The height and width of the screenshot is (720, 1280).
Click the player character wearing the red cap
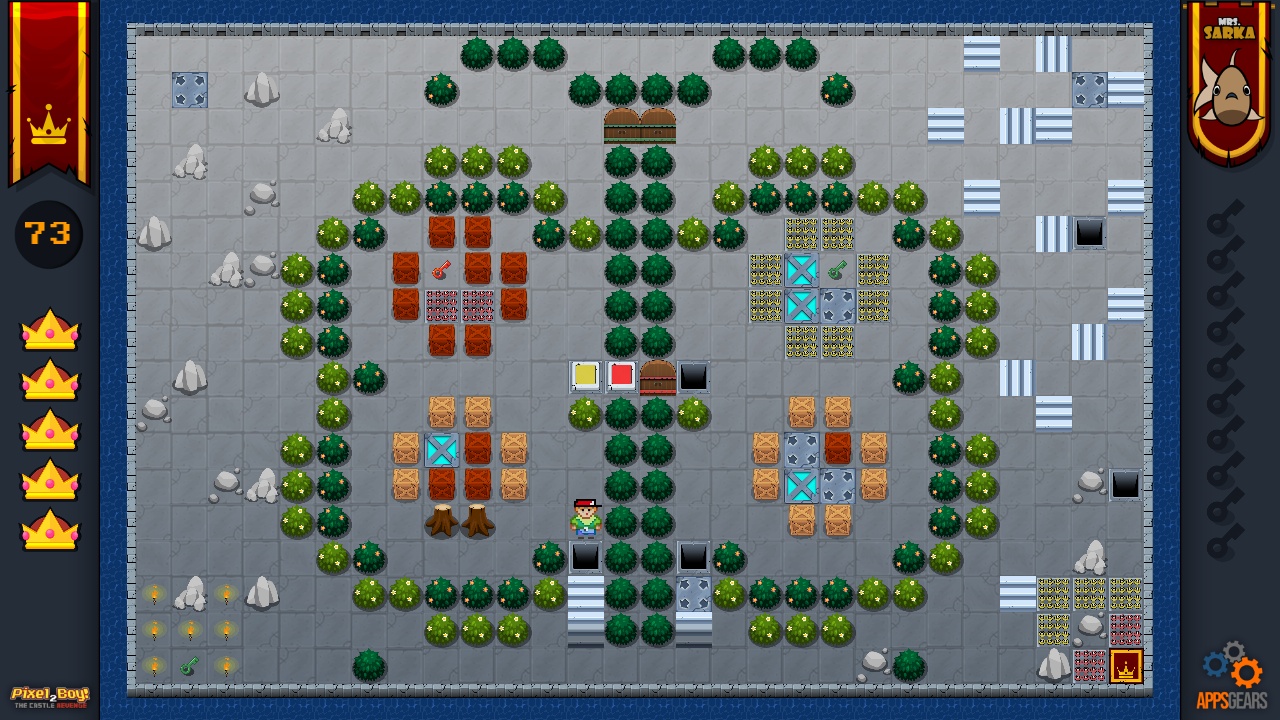point(586,518)
